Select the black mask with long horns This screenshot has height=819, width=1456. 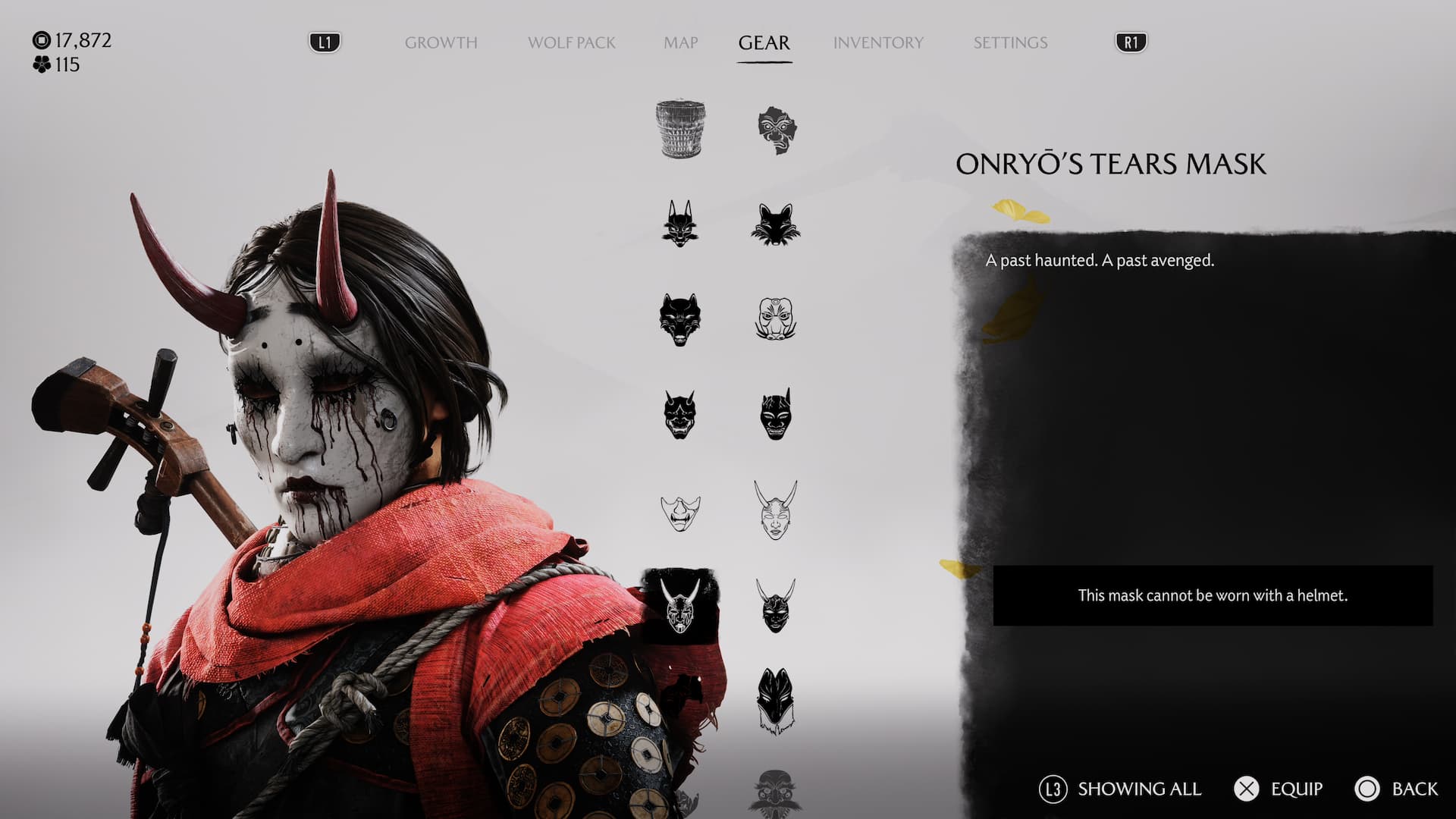click(775, 606)
